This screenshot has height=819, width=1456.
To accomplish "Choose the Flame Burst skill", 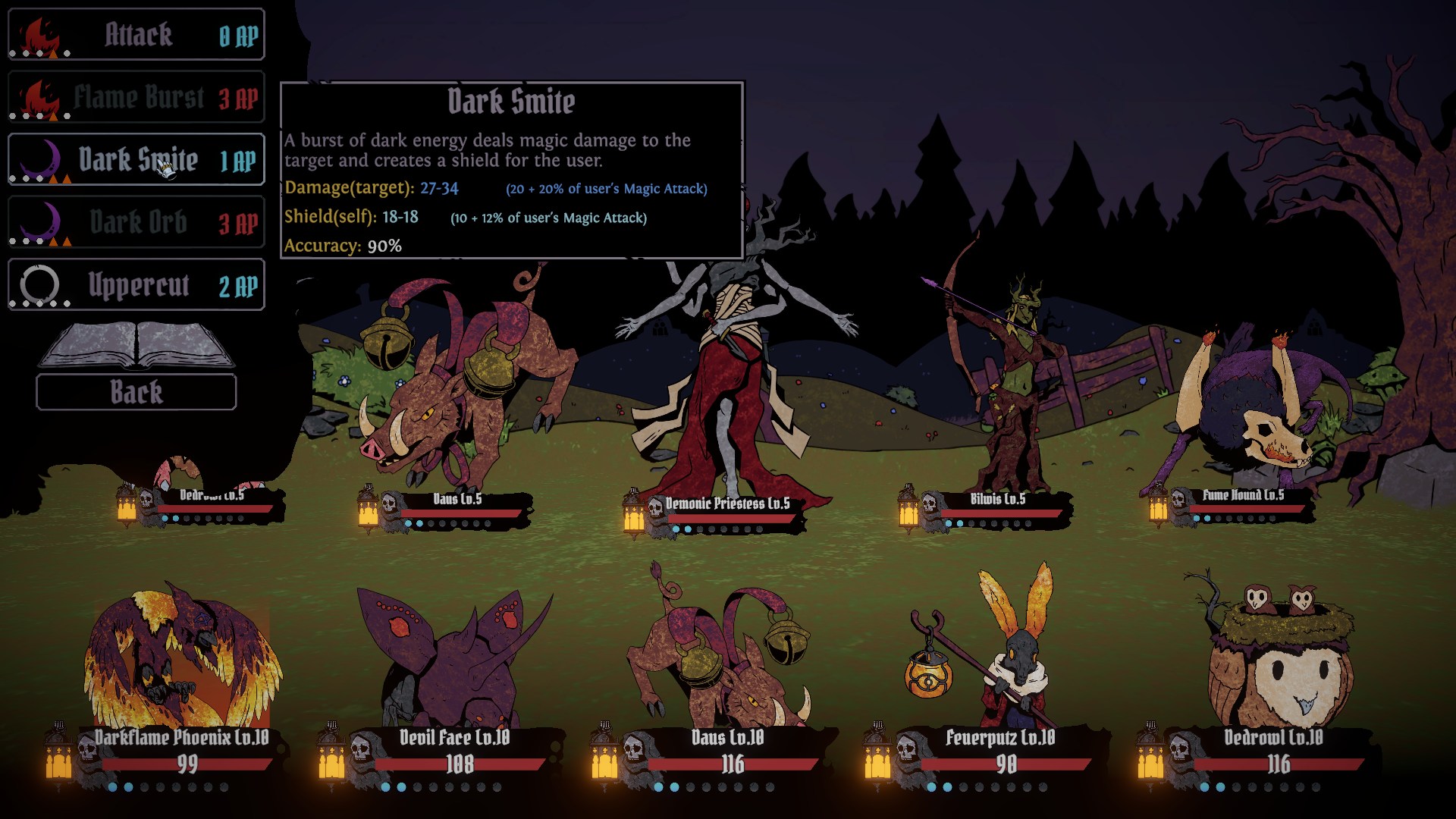I will [136, 98].
